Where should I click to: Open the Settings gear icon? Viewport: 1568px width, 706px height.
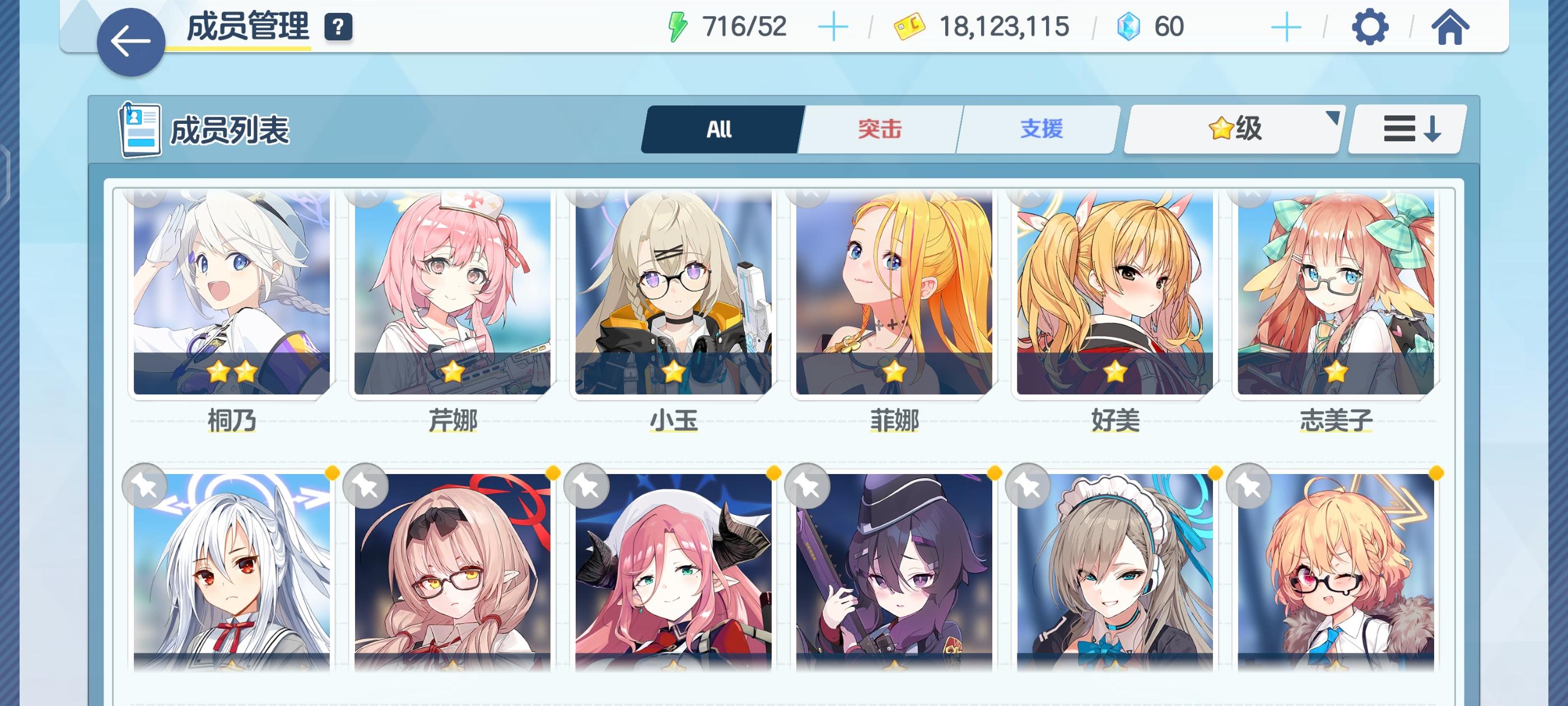point(1372,27)
